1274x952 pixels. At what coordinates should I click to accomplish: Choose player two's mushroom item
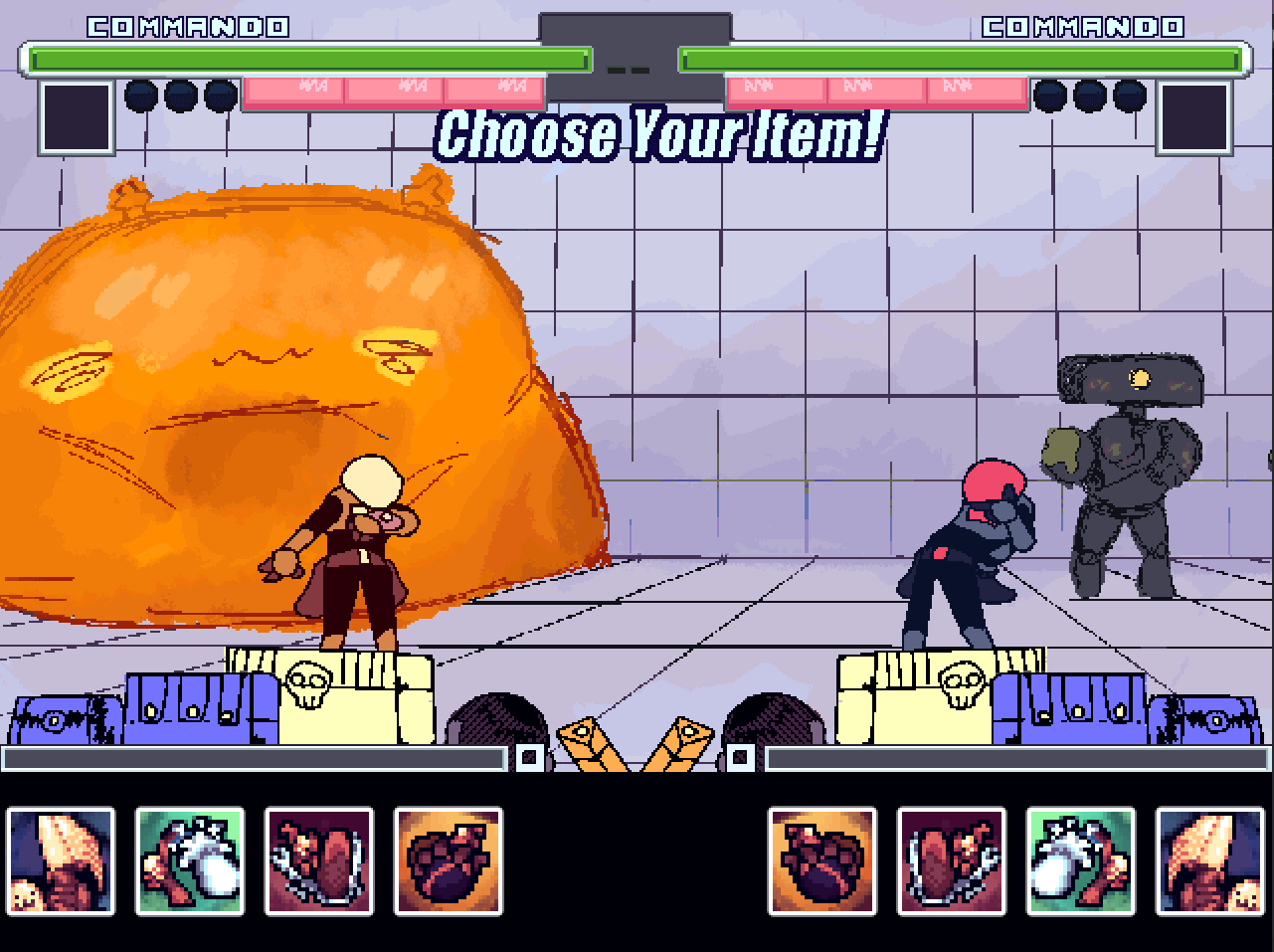pyautogui.click(x=1209, y=861)
